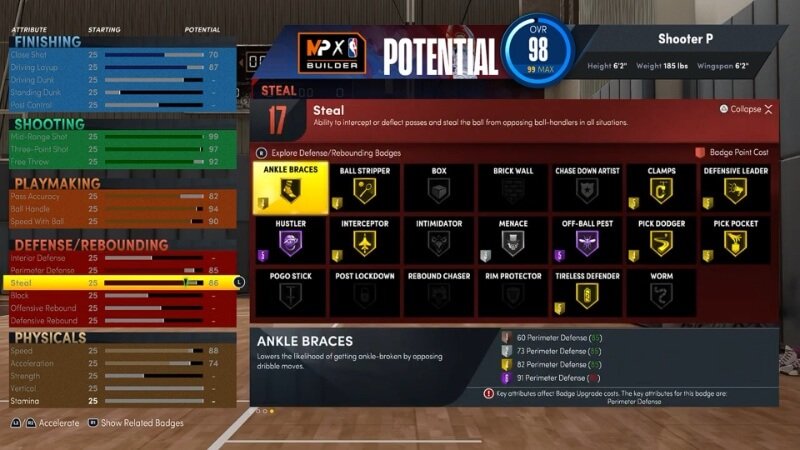The width and height of the screenshot is (800, 450).
Task: Select the Ball Handle attribute row
Action: tap(120, 209)
